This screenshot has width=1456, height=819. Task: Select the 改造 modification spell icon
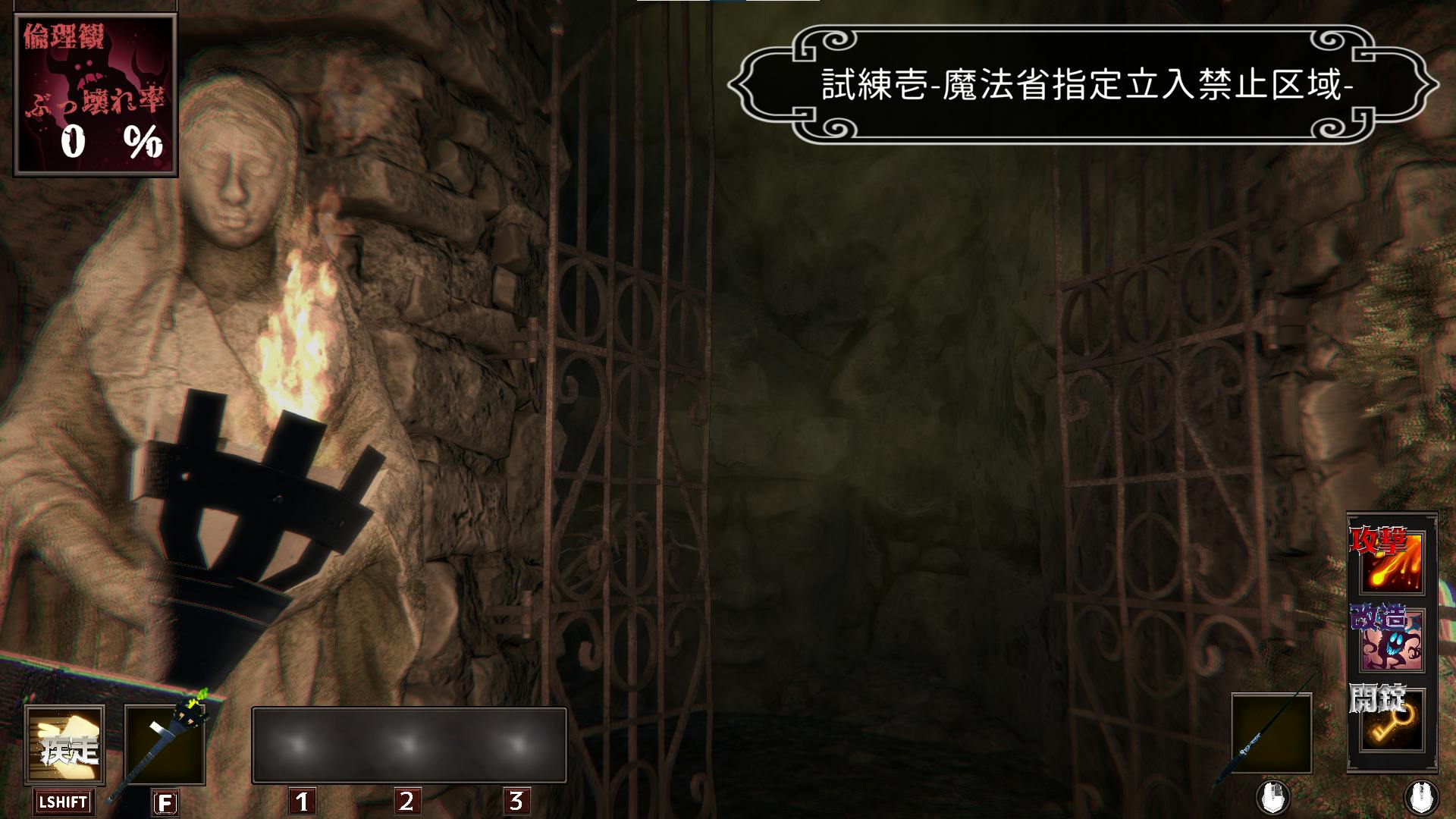point(1392,641)
